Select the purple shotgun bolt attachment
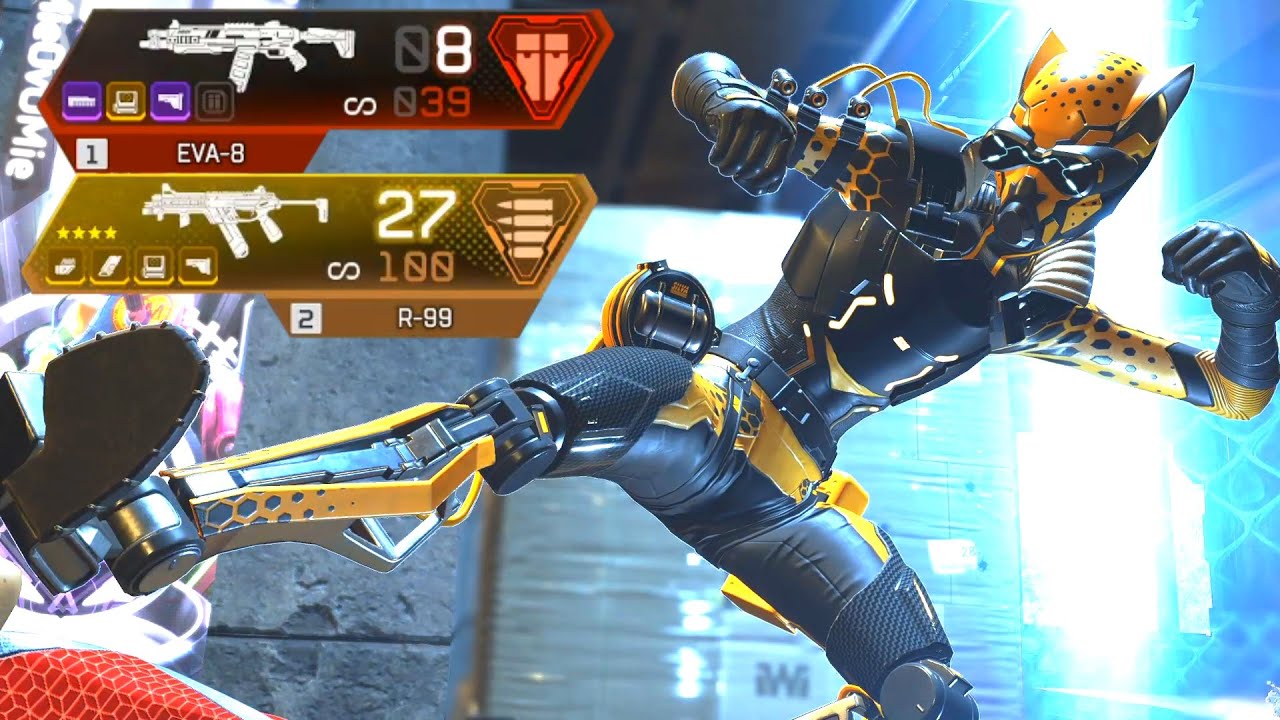Image resolution: width=1280 pixels, height=720 pixels. pos(81,100)
